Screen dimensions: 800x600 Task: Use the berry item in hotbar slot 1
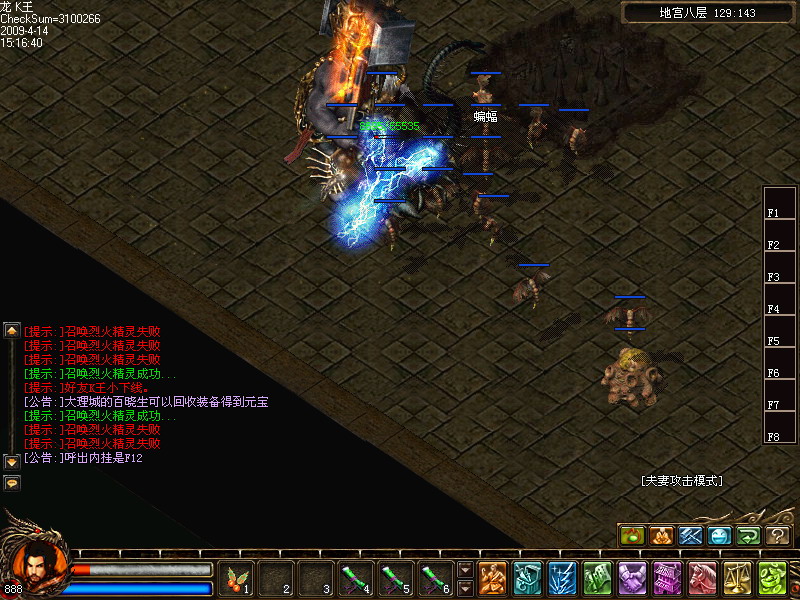tap(237, 578)
